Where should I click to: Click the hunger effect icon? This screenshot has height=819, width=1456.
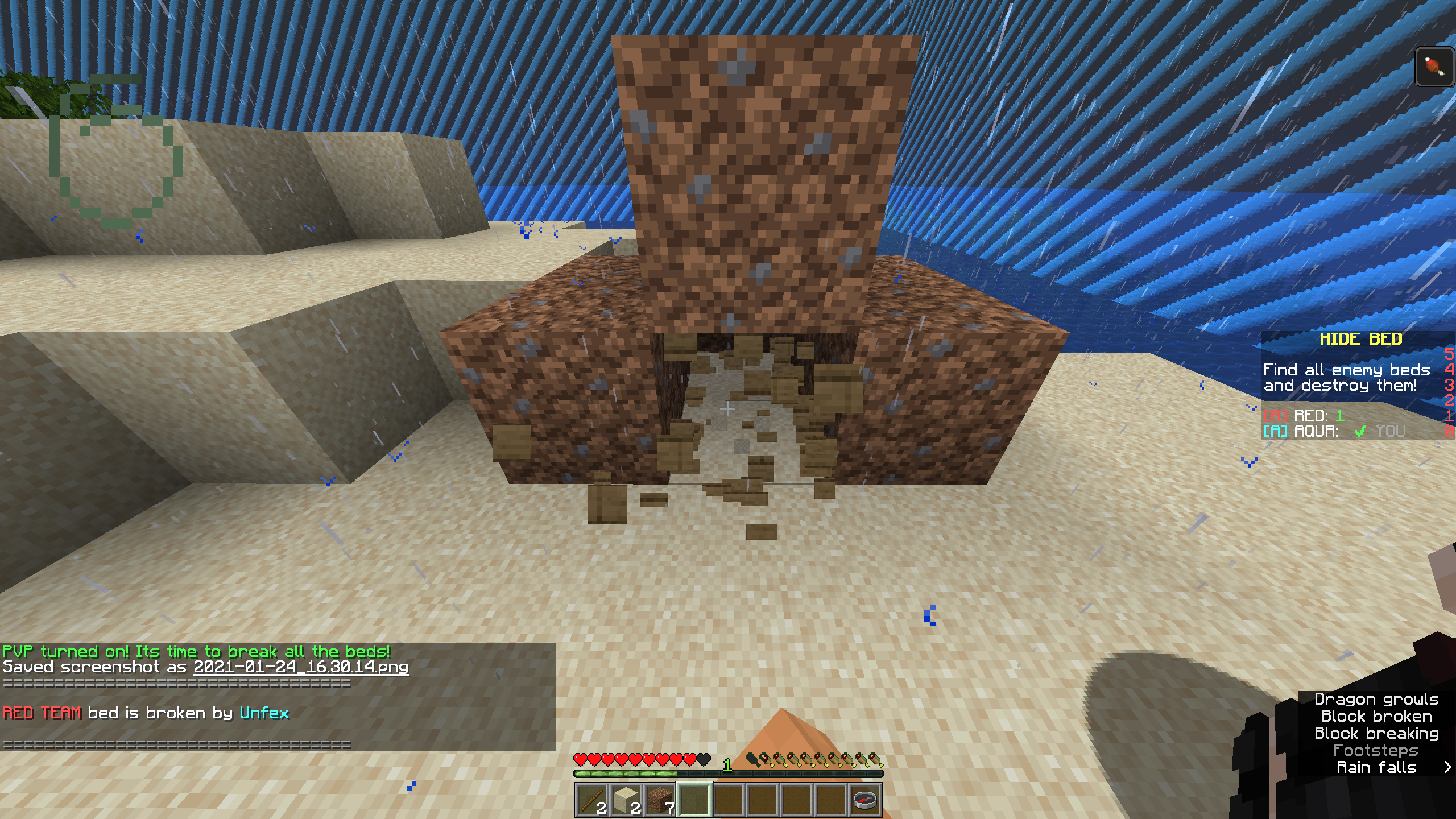[1434, 67]
